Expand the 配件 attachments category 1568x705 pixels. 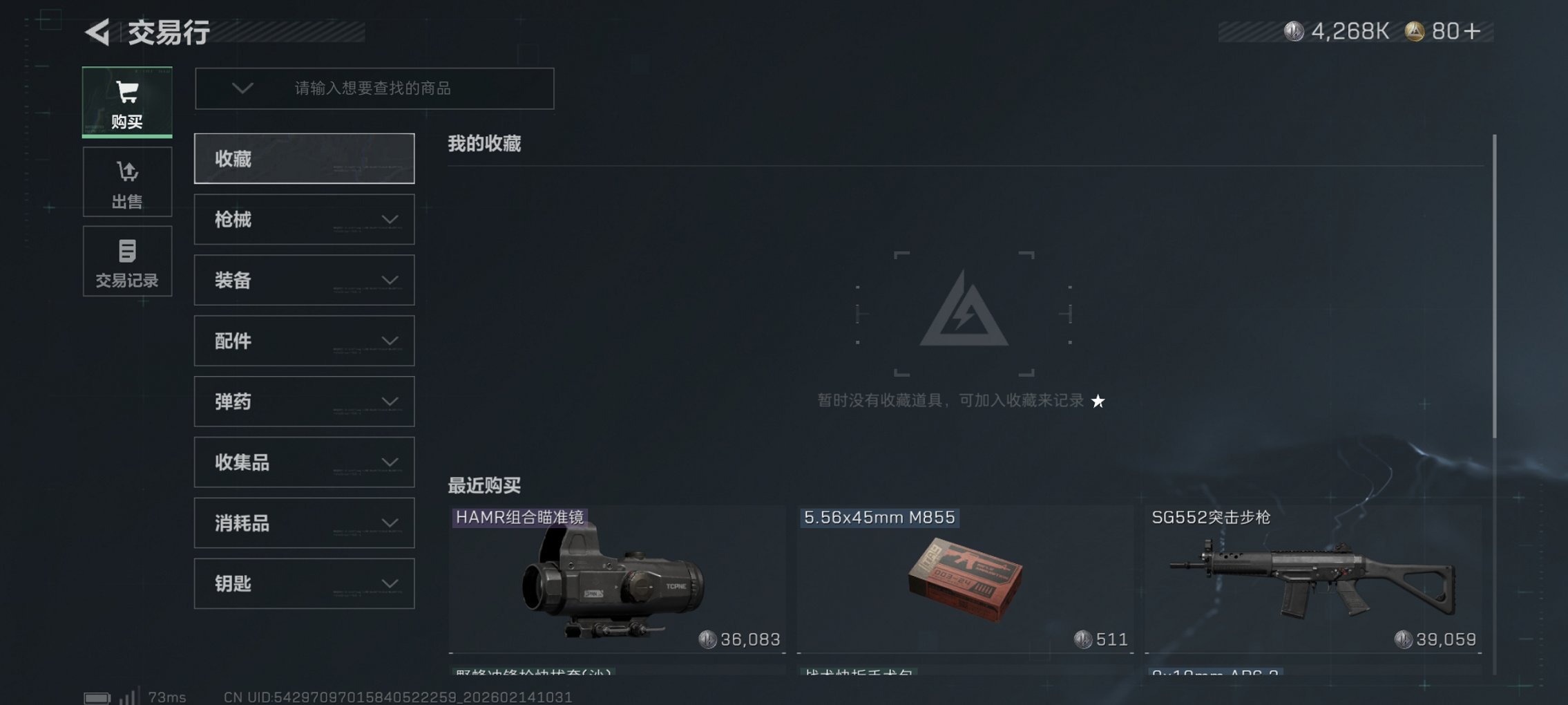tap(304, 341)
